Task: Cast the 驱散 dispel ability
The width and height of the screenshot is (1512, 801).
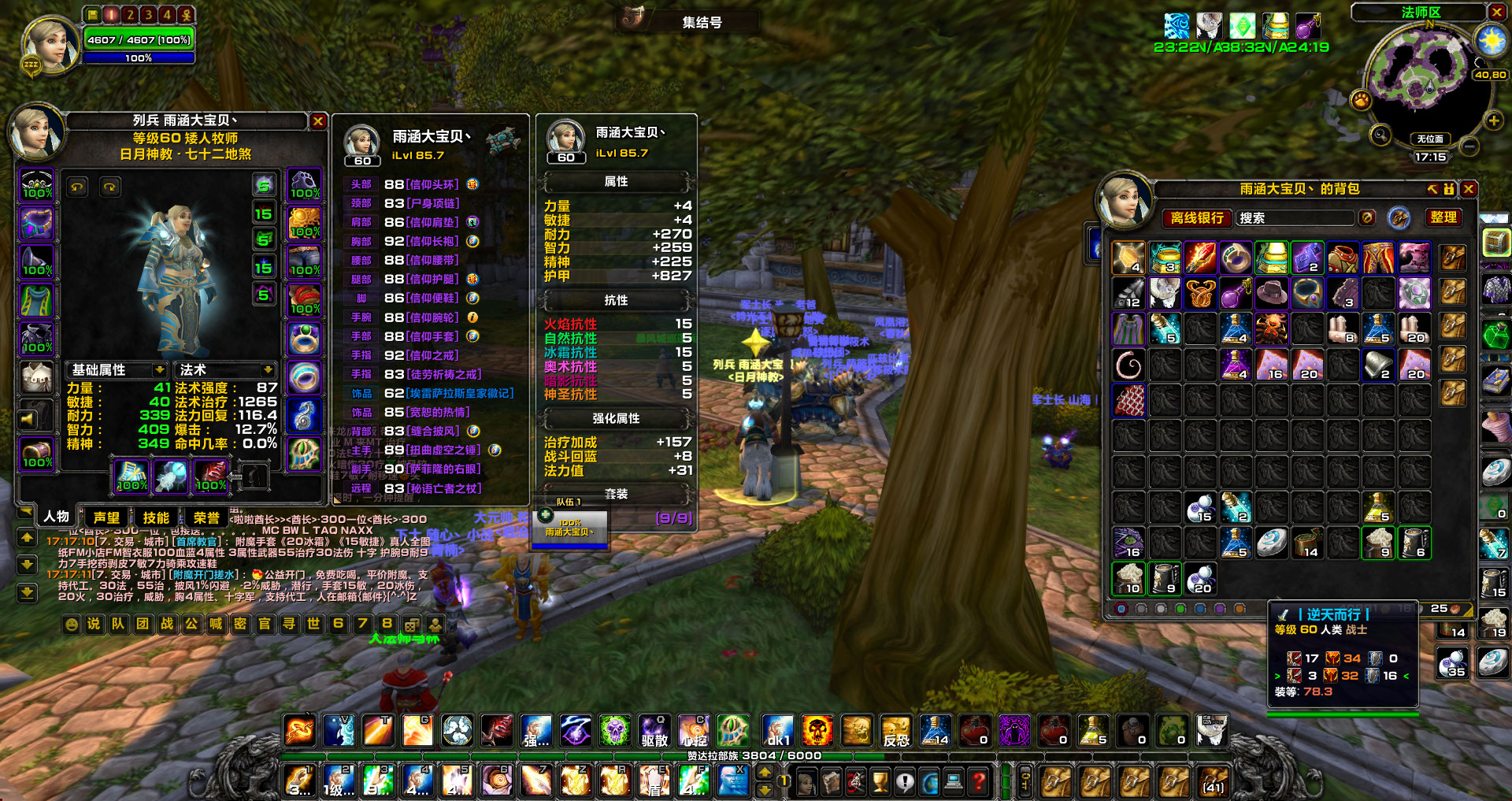Action: pos(654,731)
